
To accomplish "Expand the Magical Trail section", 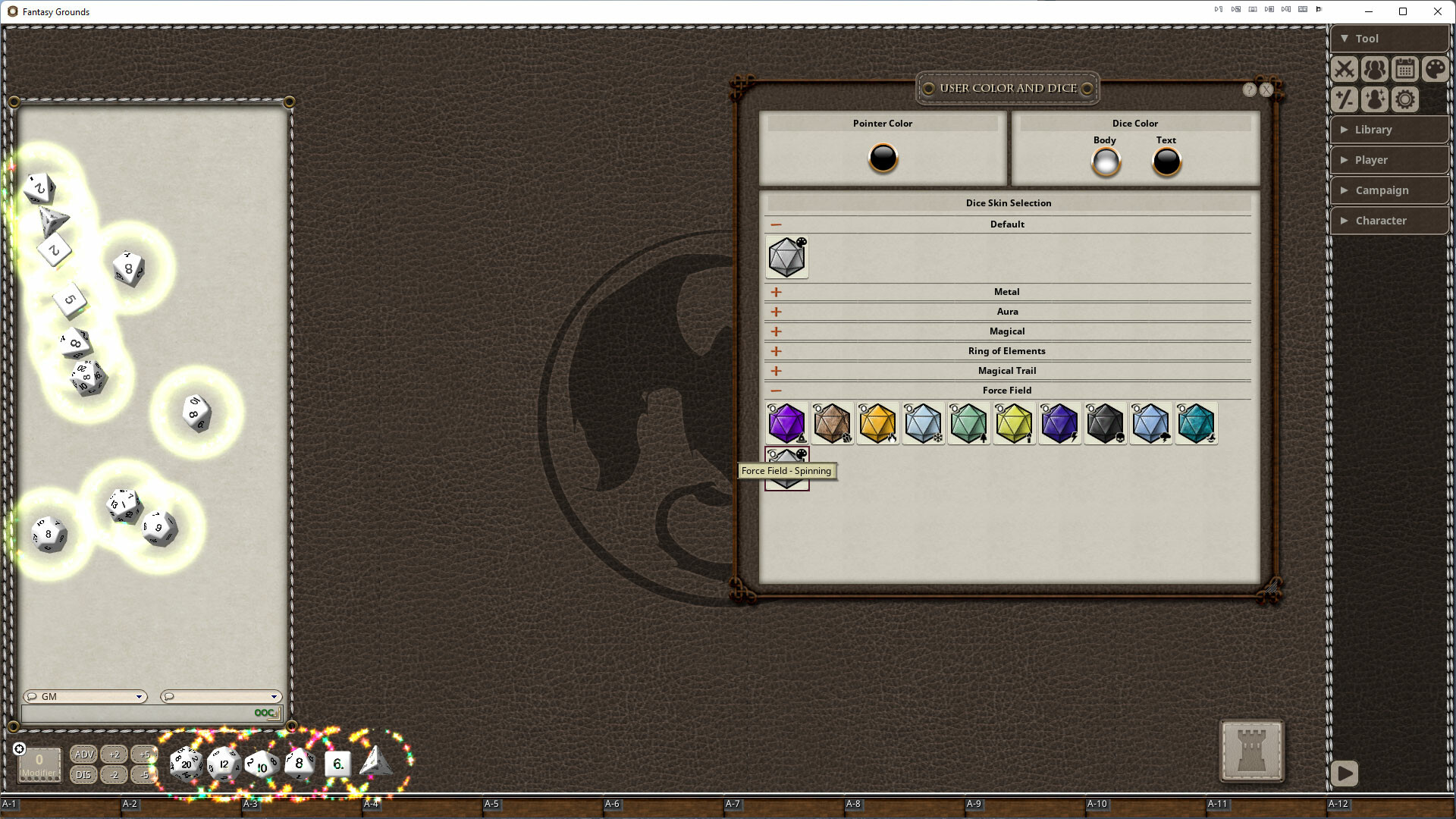I will [x=775, y=371].
